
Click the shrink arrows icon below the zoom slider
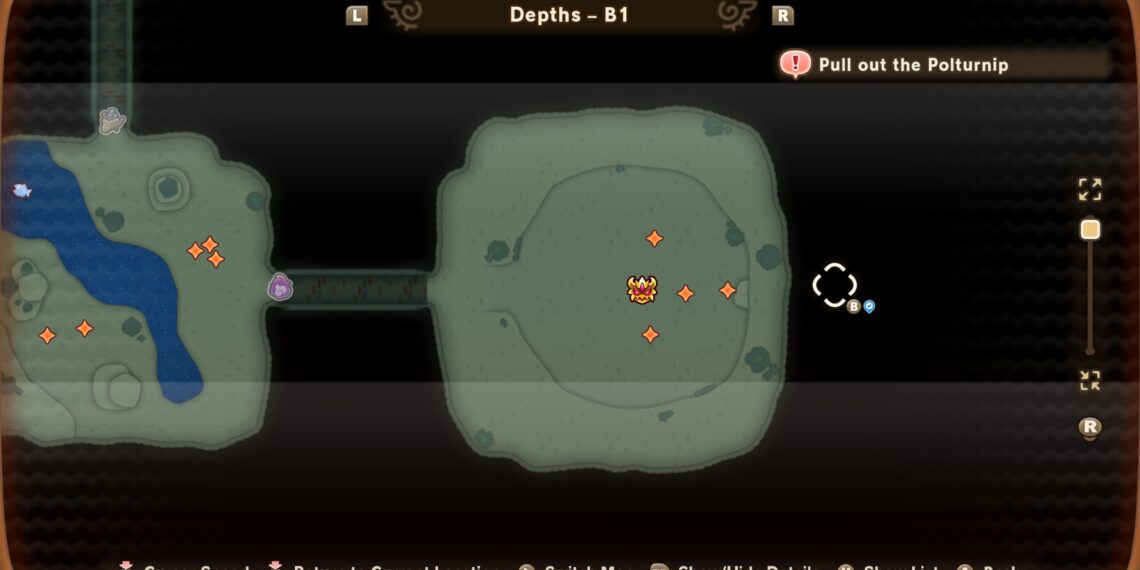(x=1090, y=381)
